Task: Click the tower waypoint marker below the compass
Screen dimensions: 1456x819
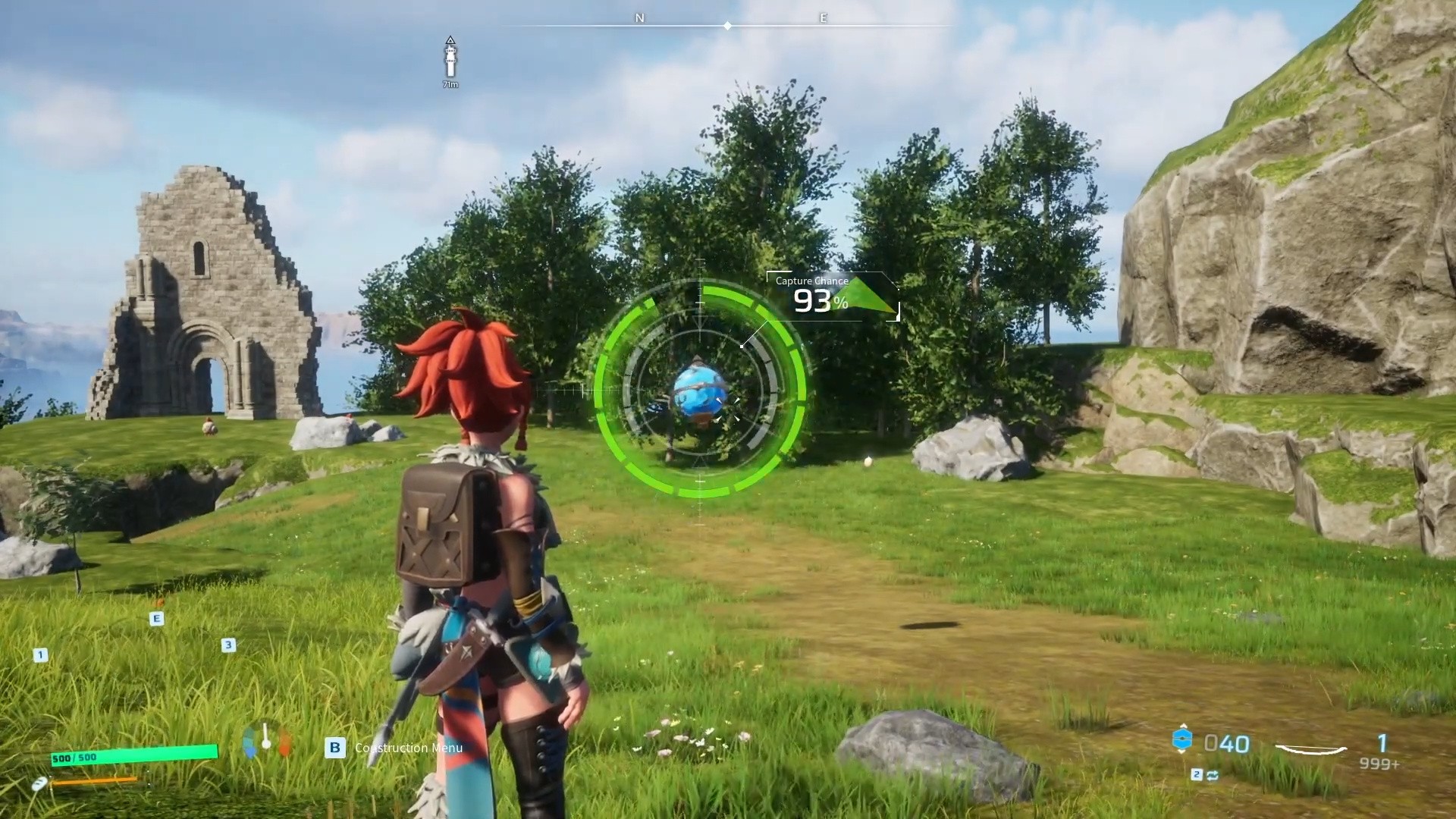Action: click(450, 60)
